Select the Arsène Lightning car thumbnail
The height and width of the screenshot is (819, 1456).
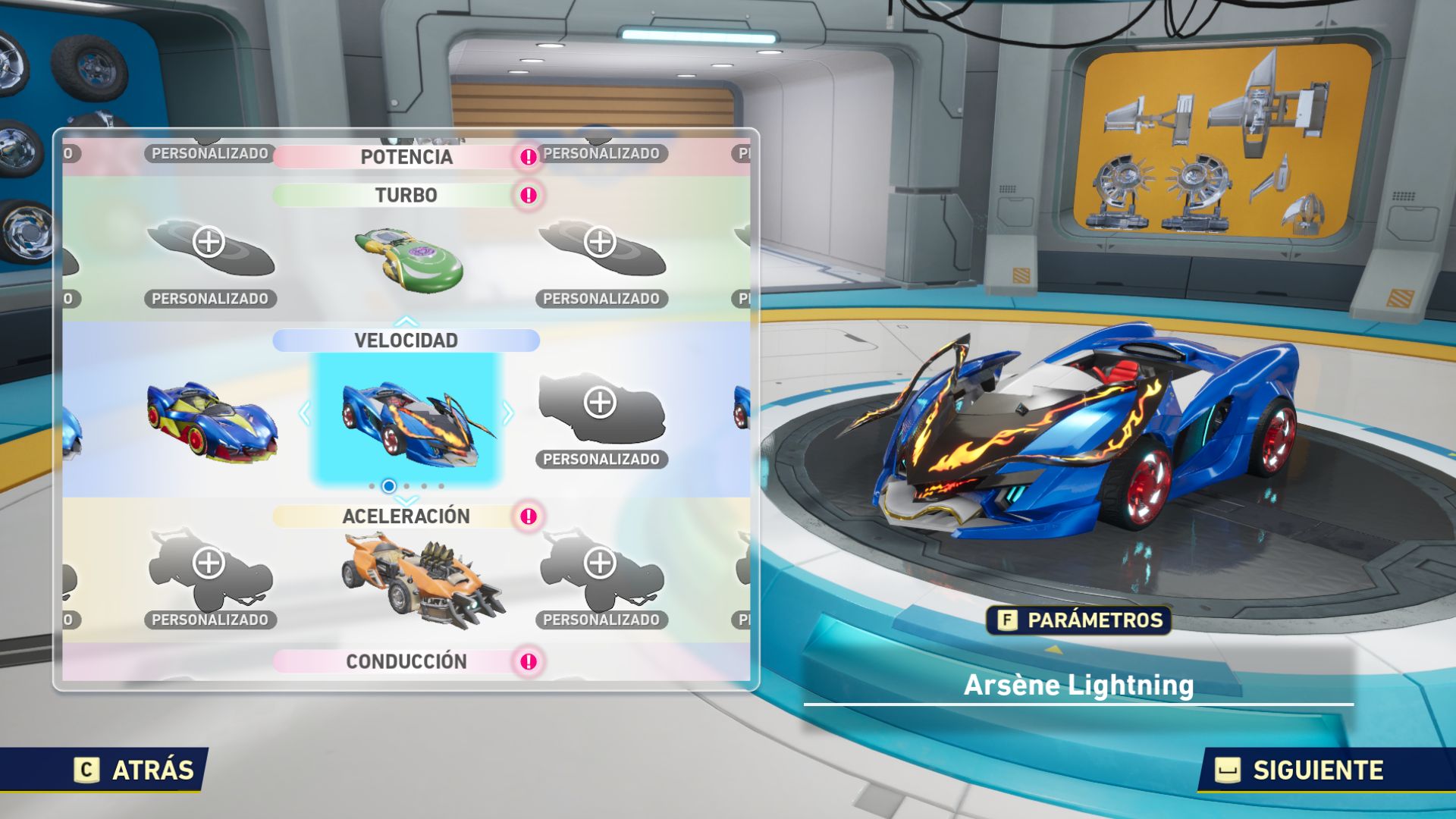407,419
